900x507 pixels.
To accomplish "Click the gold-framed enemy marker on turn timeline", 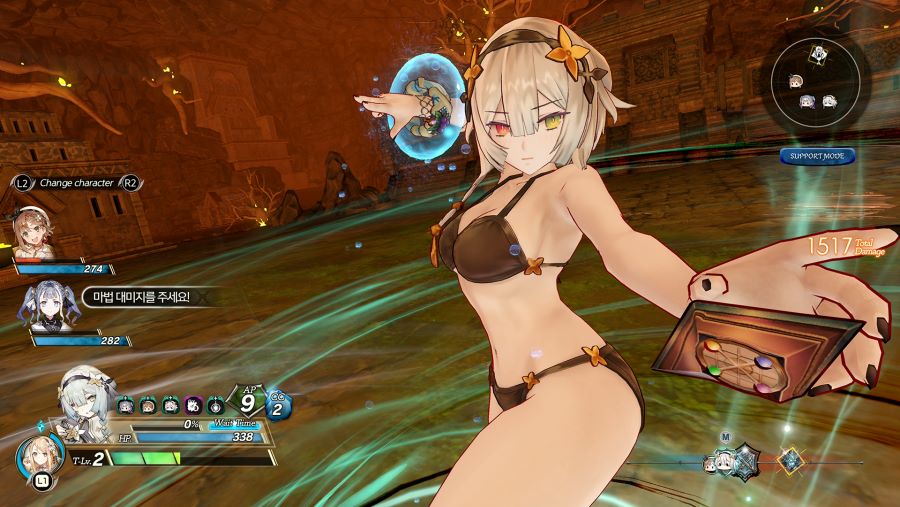I will [x=792, y=461].
